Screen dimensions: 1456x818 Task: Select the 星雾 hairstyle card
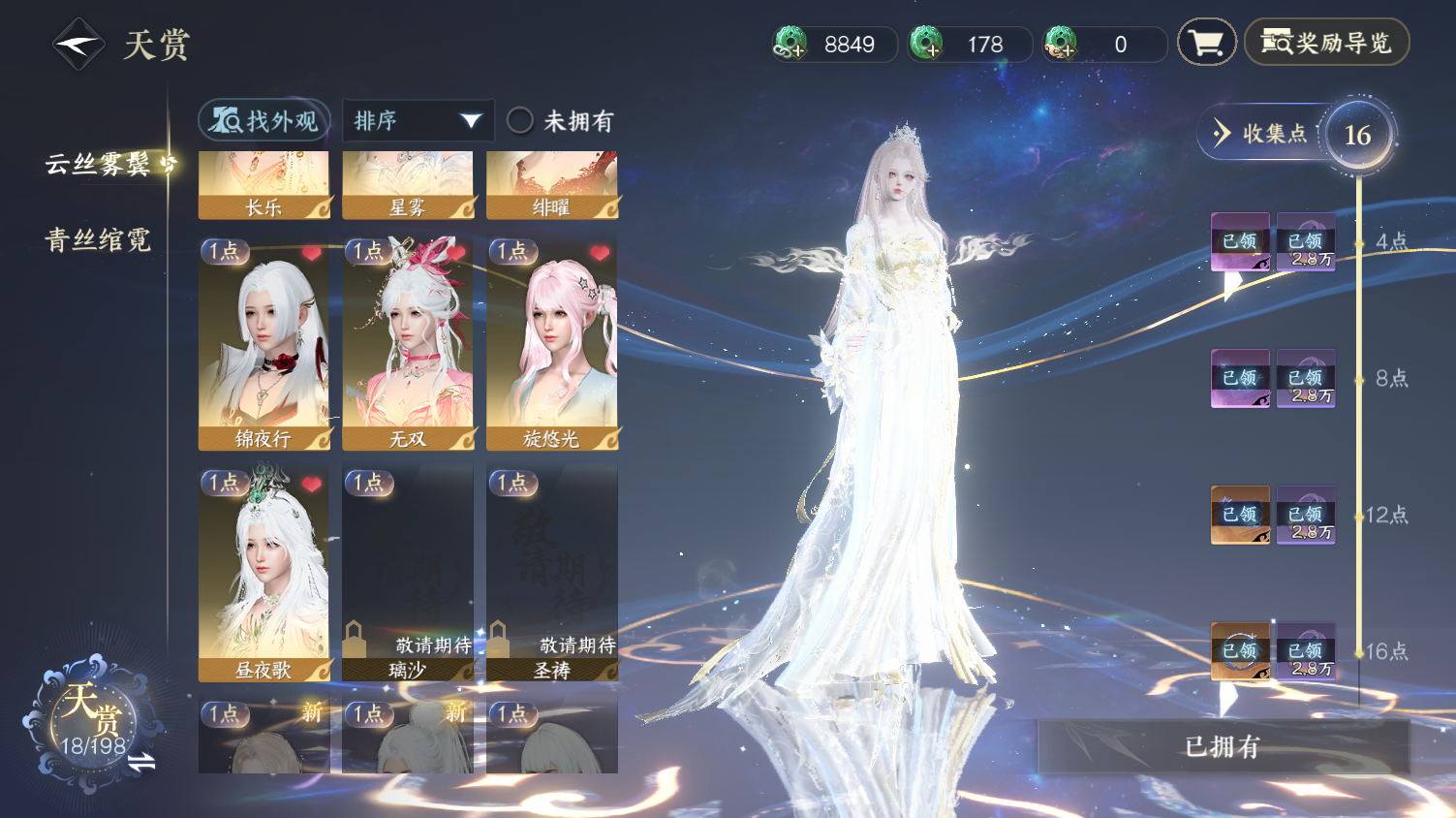(408, 185)
